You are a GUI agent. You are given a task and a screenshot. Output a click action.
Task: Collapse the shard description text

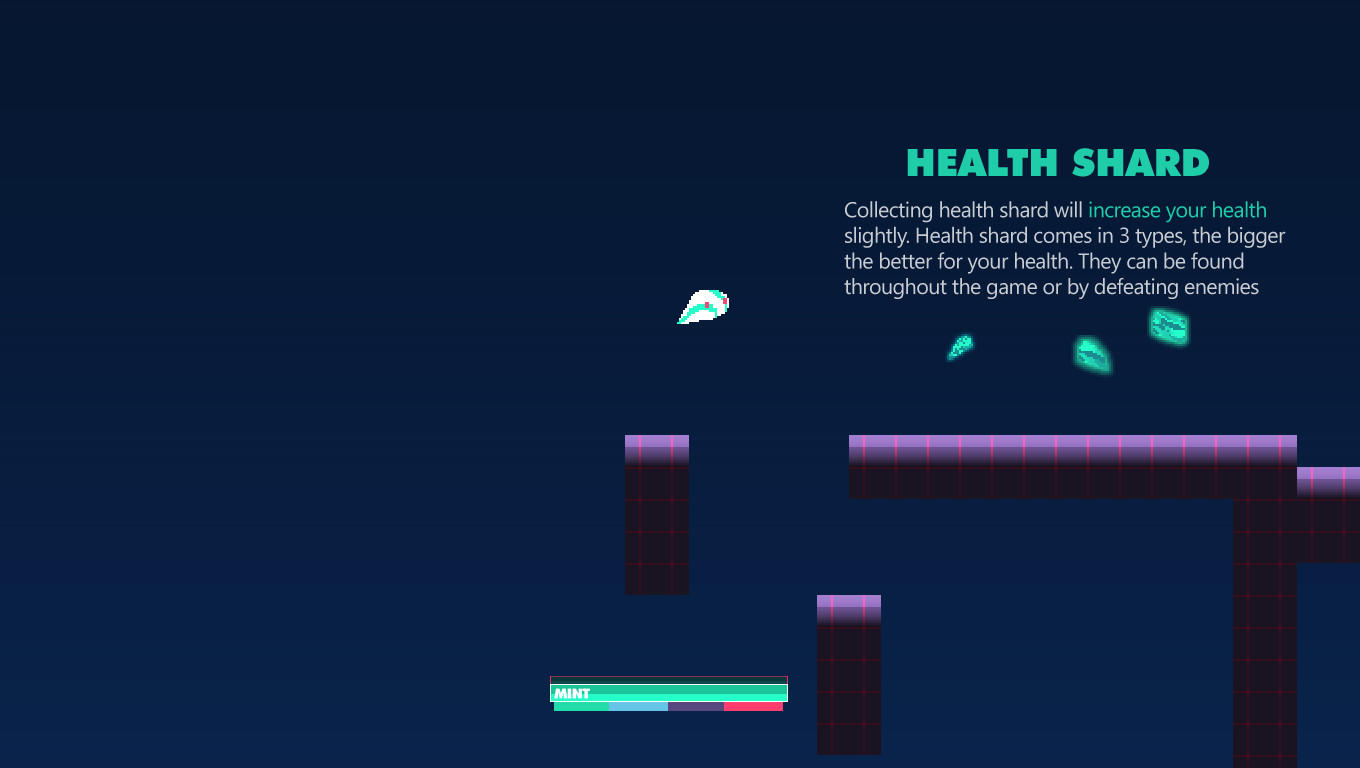pos(1060,248)
